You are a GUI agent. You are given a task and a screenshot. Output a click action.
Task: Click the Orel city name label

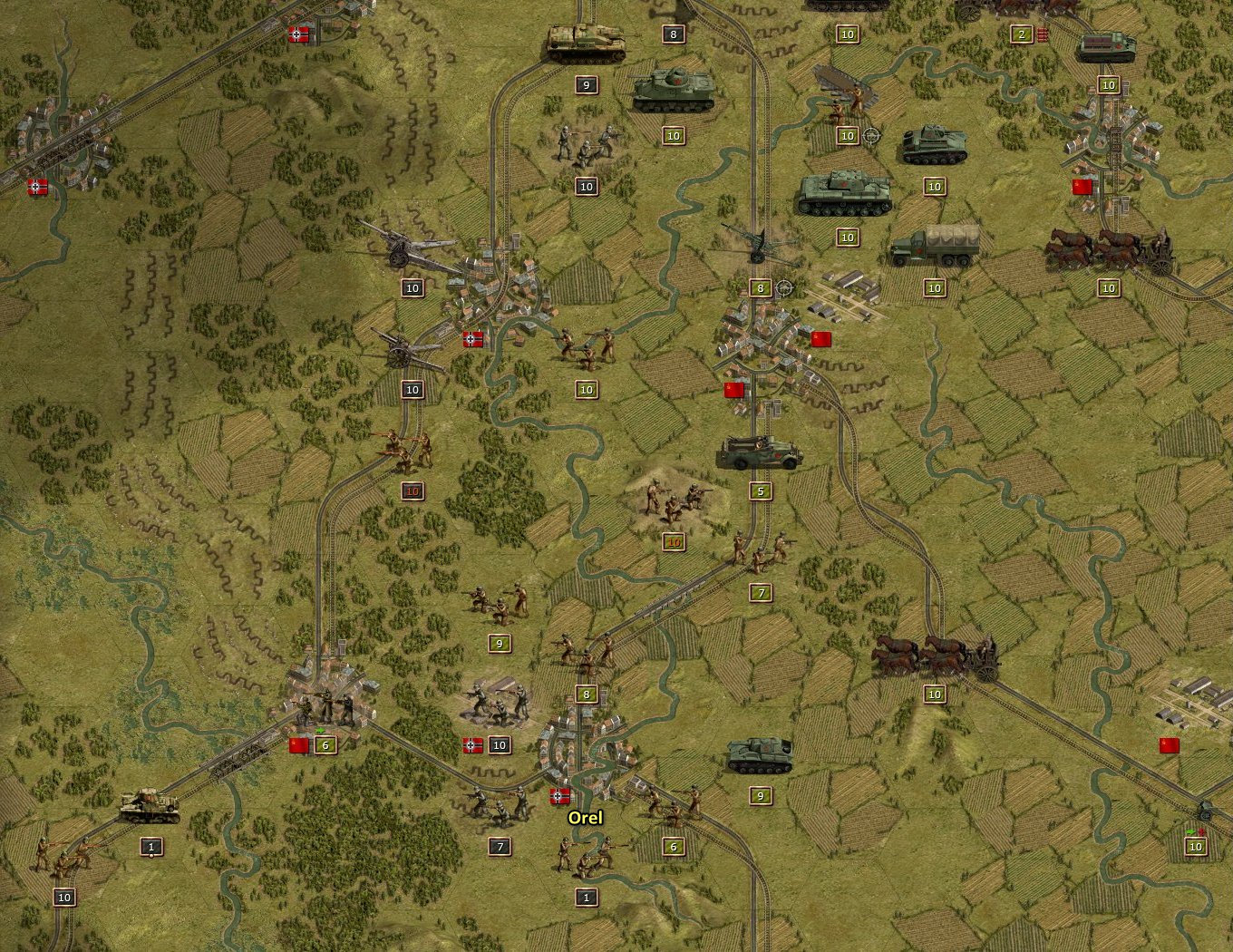tap(585, 818)
